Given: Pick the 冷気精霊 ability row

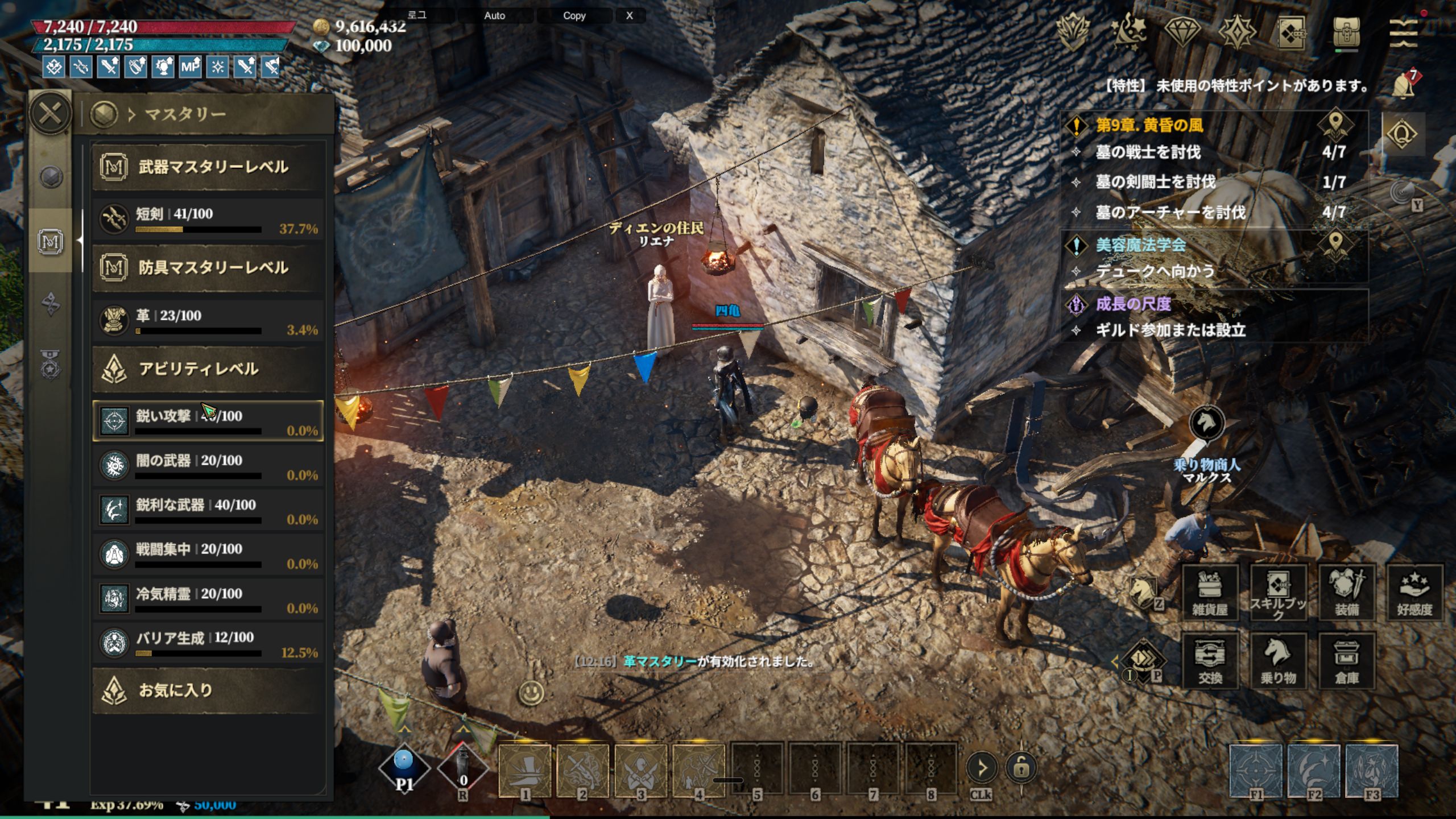Looking at the screenshot, I should tap(208, 599).
